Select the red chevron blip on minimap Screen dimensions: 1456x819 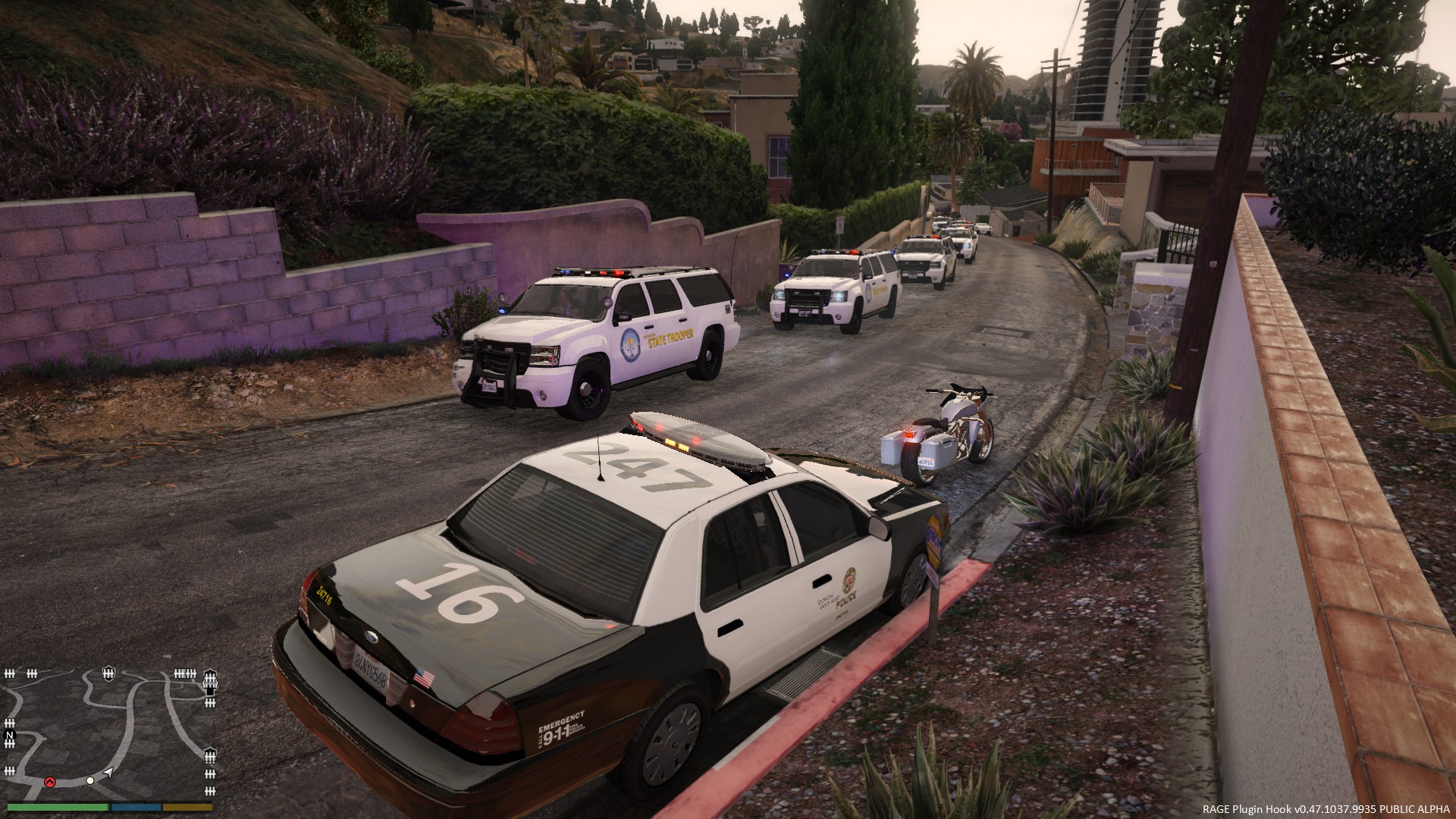[50, 781]
